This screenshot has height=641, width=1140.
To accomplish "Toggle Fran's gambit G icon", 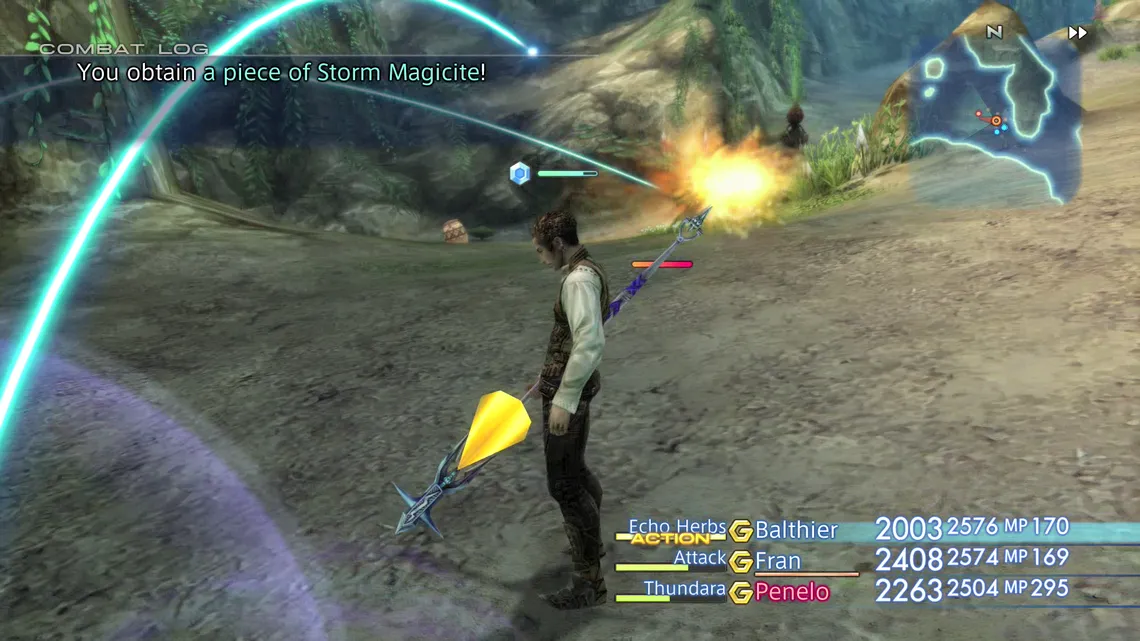I will pyautogui.click(x=740, y=562).
